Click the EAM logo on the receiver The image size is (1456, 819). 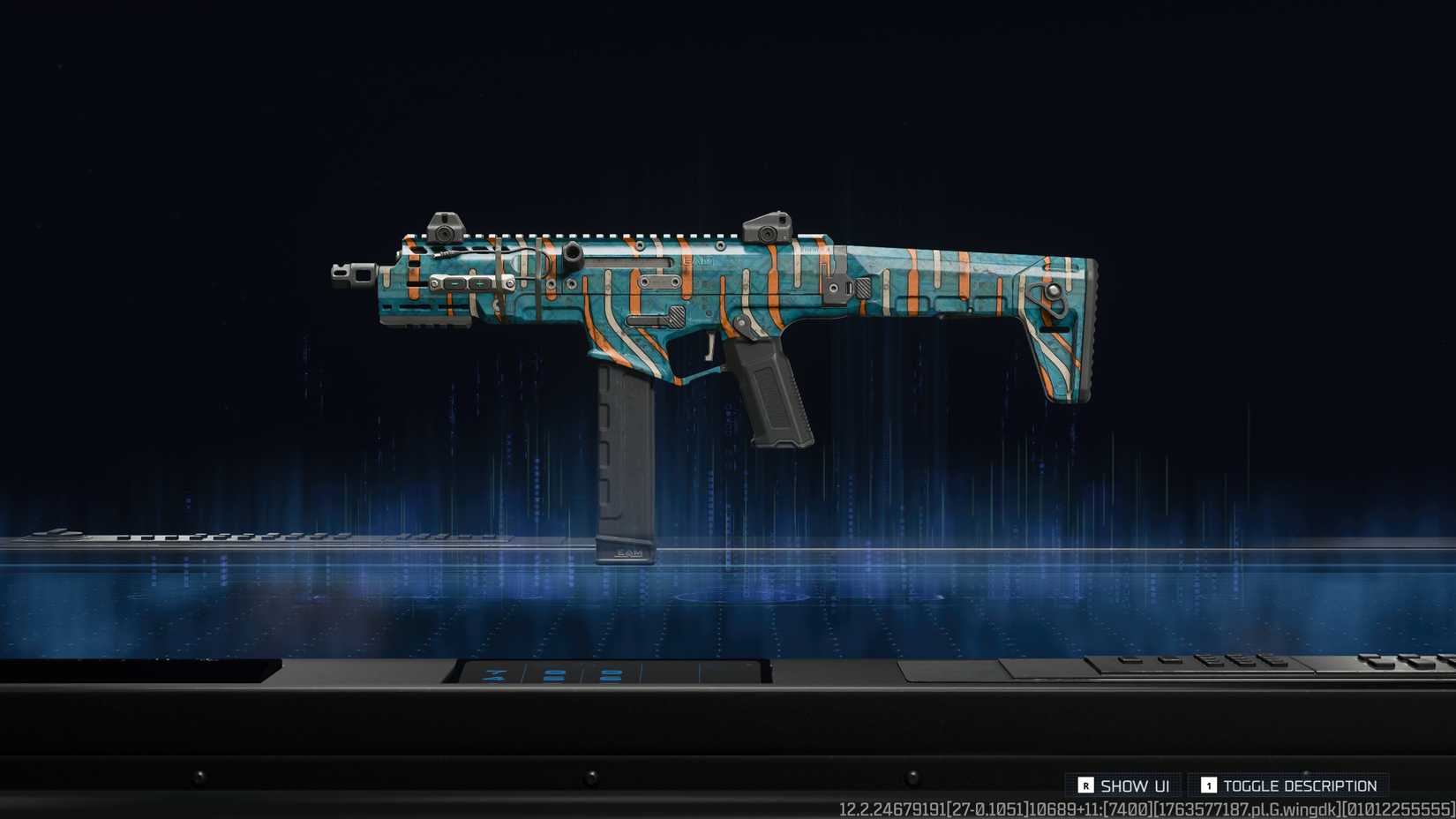[x=697, y=260]
